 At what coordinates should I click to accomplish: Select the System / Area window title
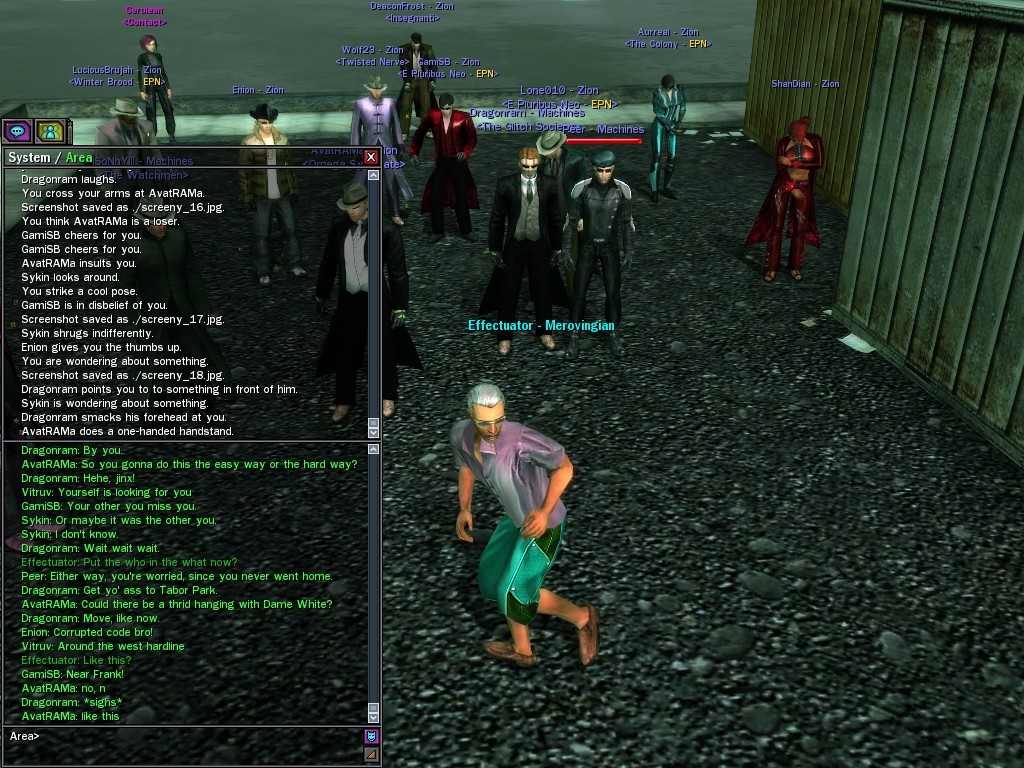tap(50, 157)
